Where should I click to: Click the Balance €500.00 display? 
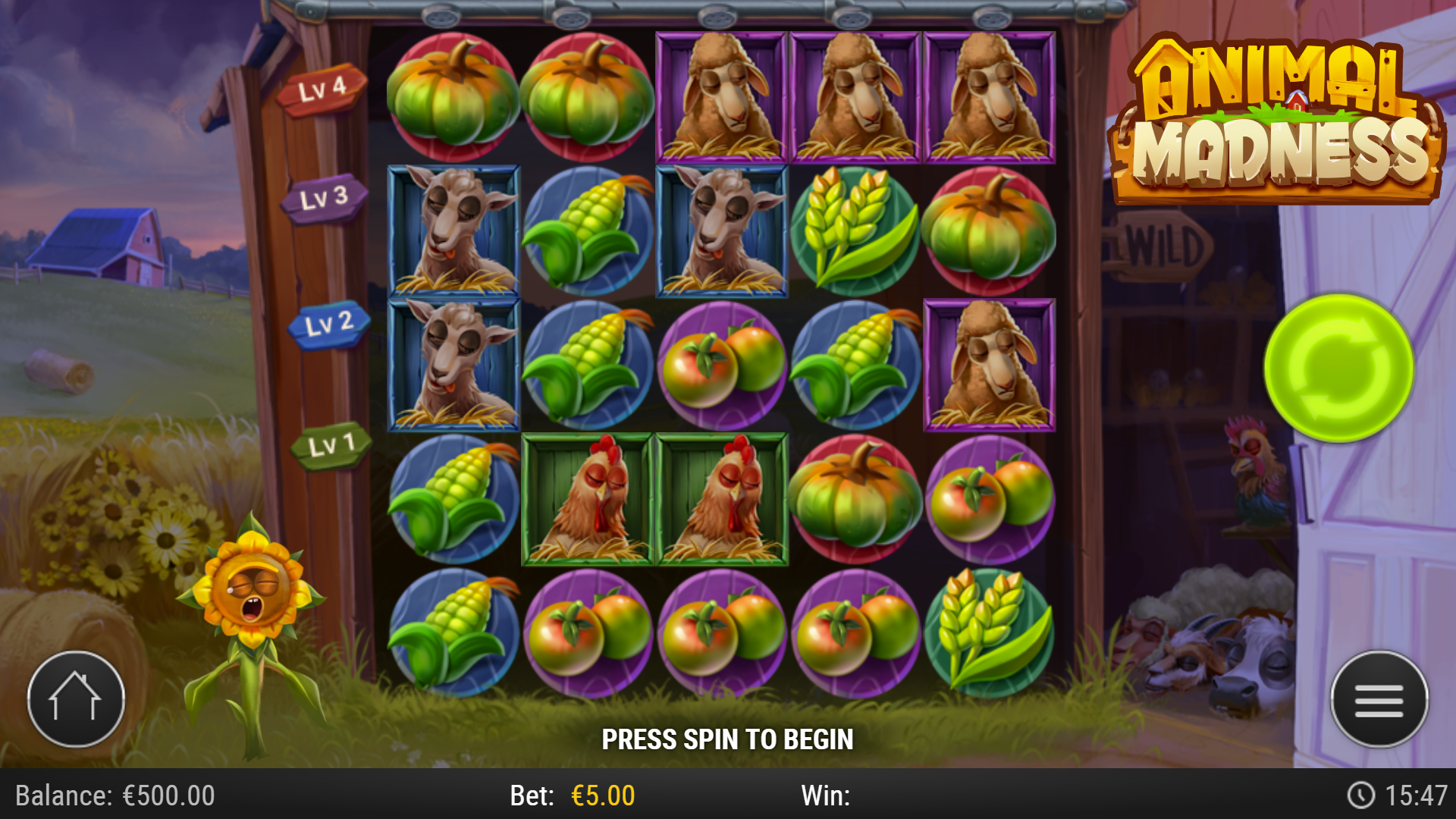click(x=114, y=796)
